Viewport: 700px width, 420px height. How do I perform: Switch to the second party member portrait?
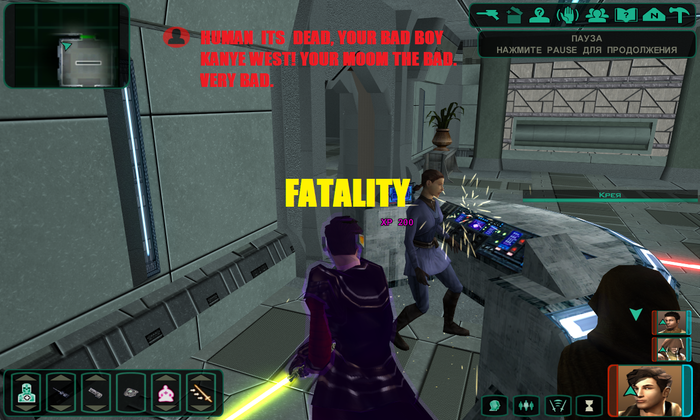(x=670, y=348)
